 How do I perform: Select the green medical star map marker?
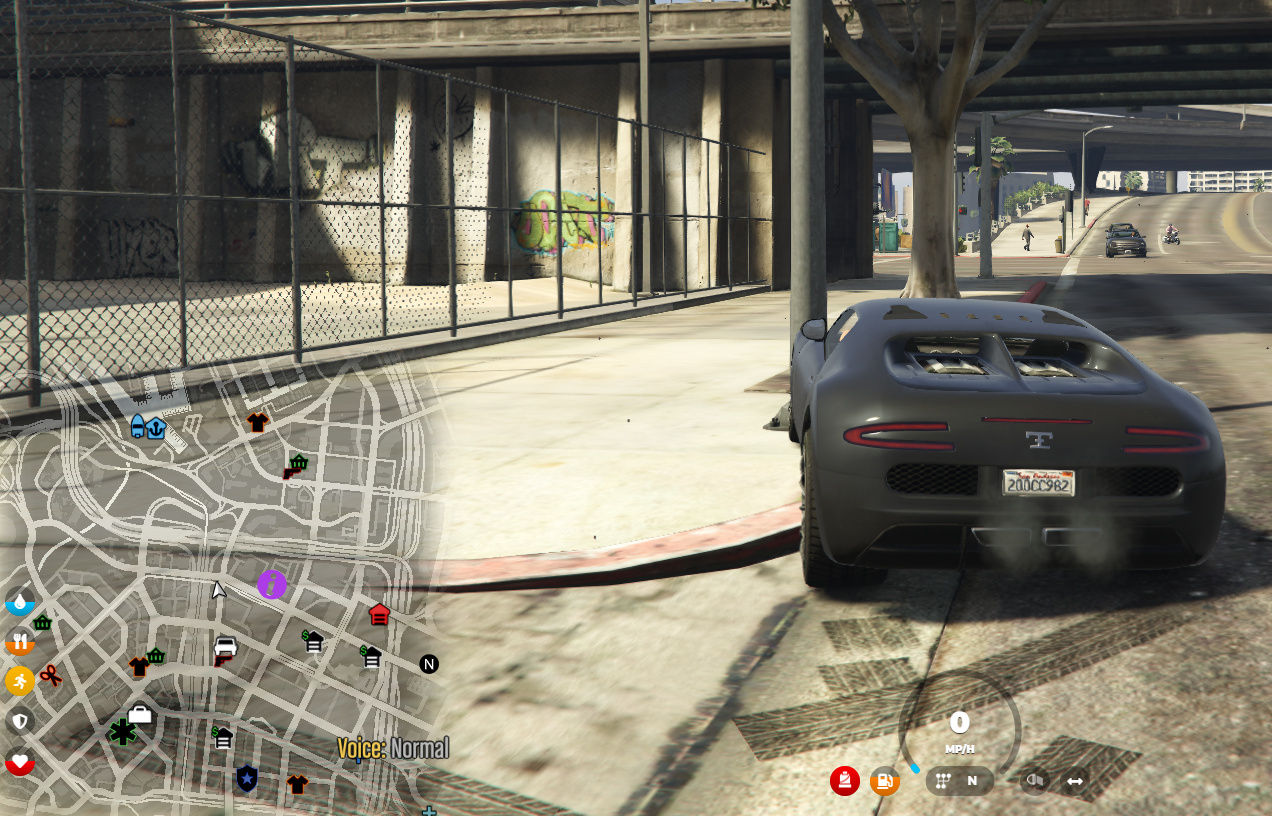122,732
